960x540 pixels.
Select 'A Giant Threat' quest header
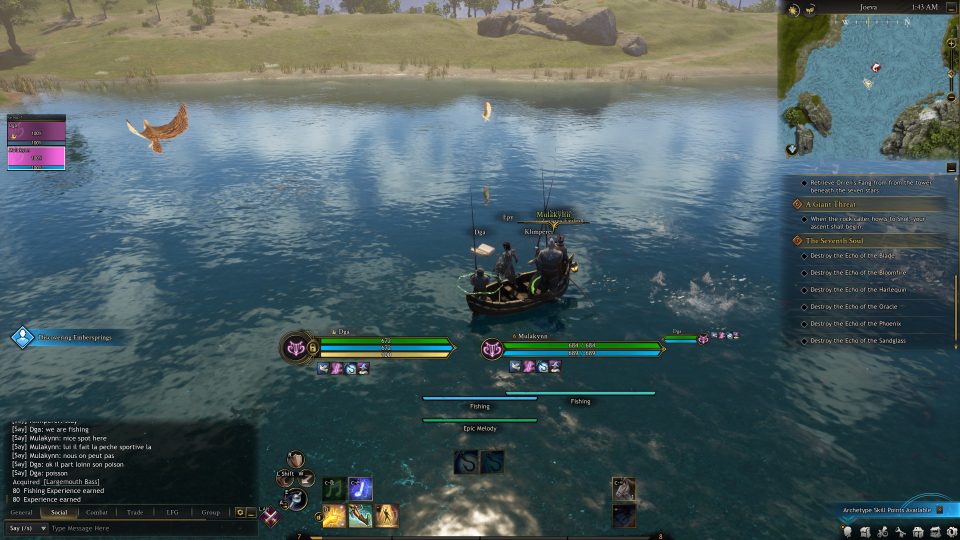tap(830, 204)
